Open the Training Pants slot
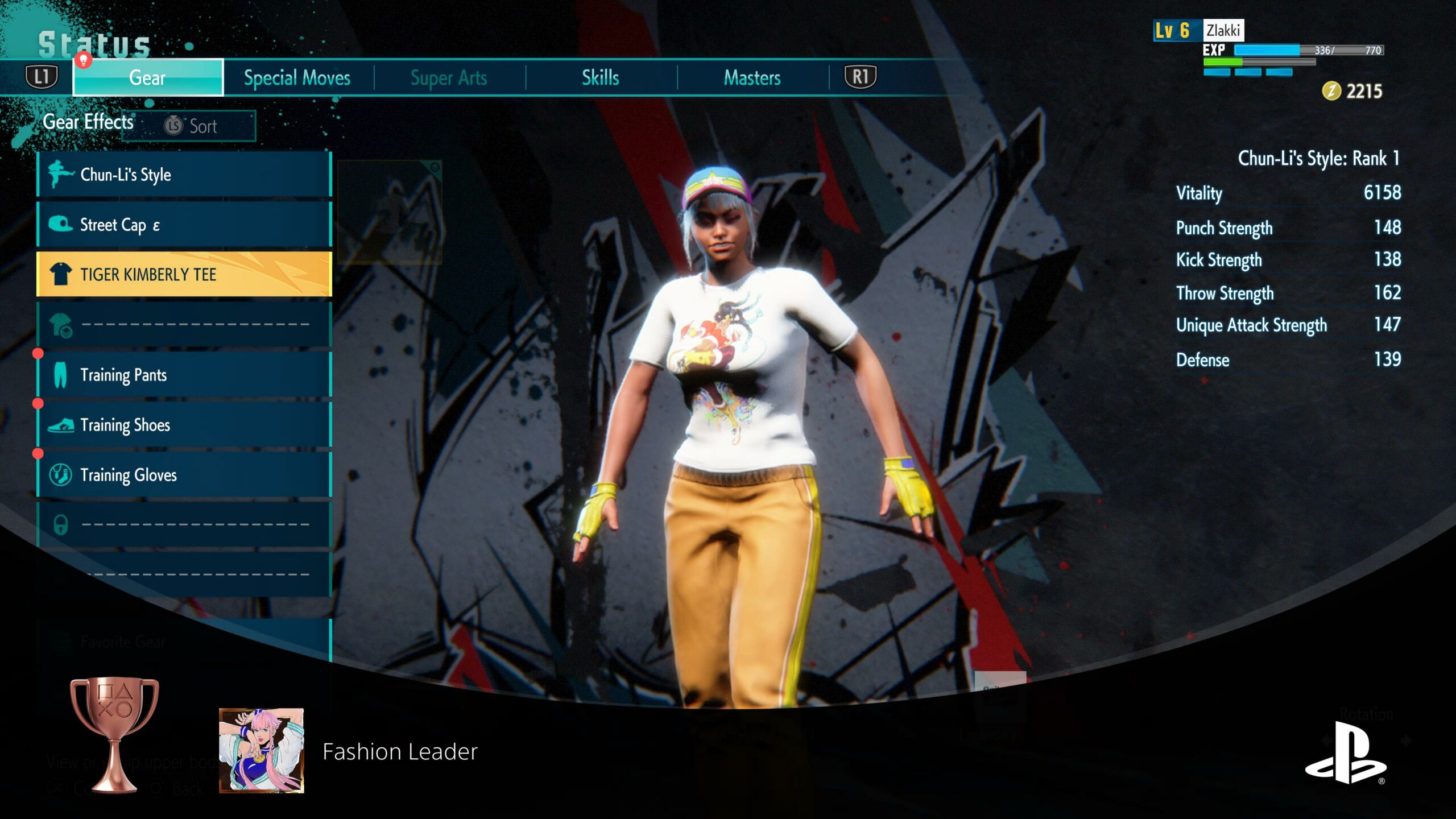Screen dimensions: 1456x819 [184, 375]
